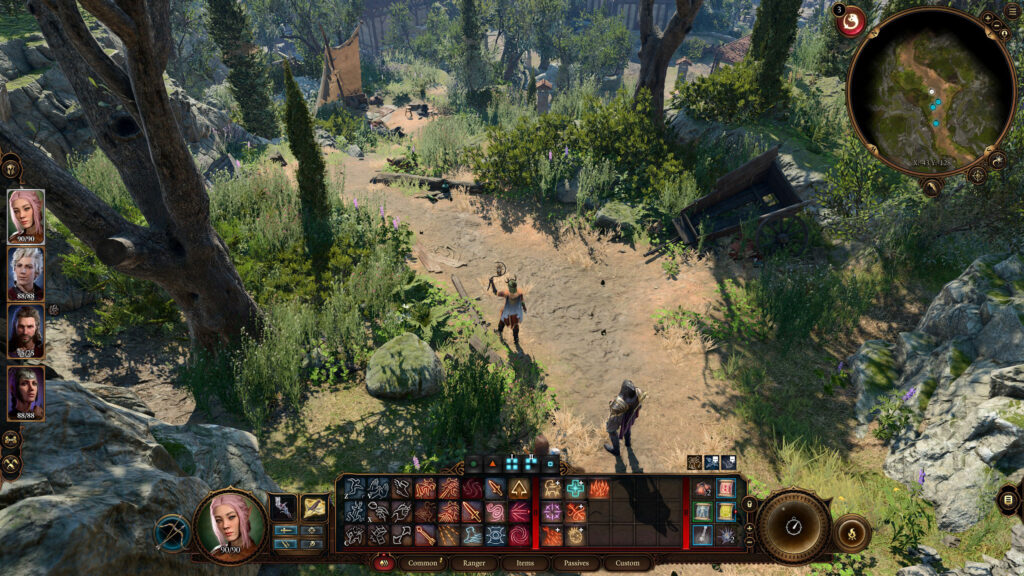Select the pink-haired party member portrait
Viewport: 1024px width, 576px height.
26,214
